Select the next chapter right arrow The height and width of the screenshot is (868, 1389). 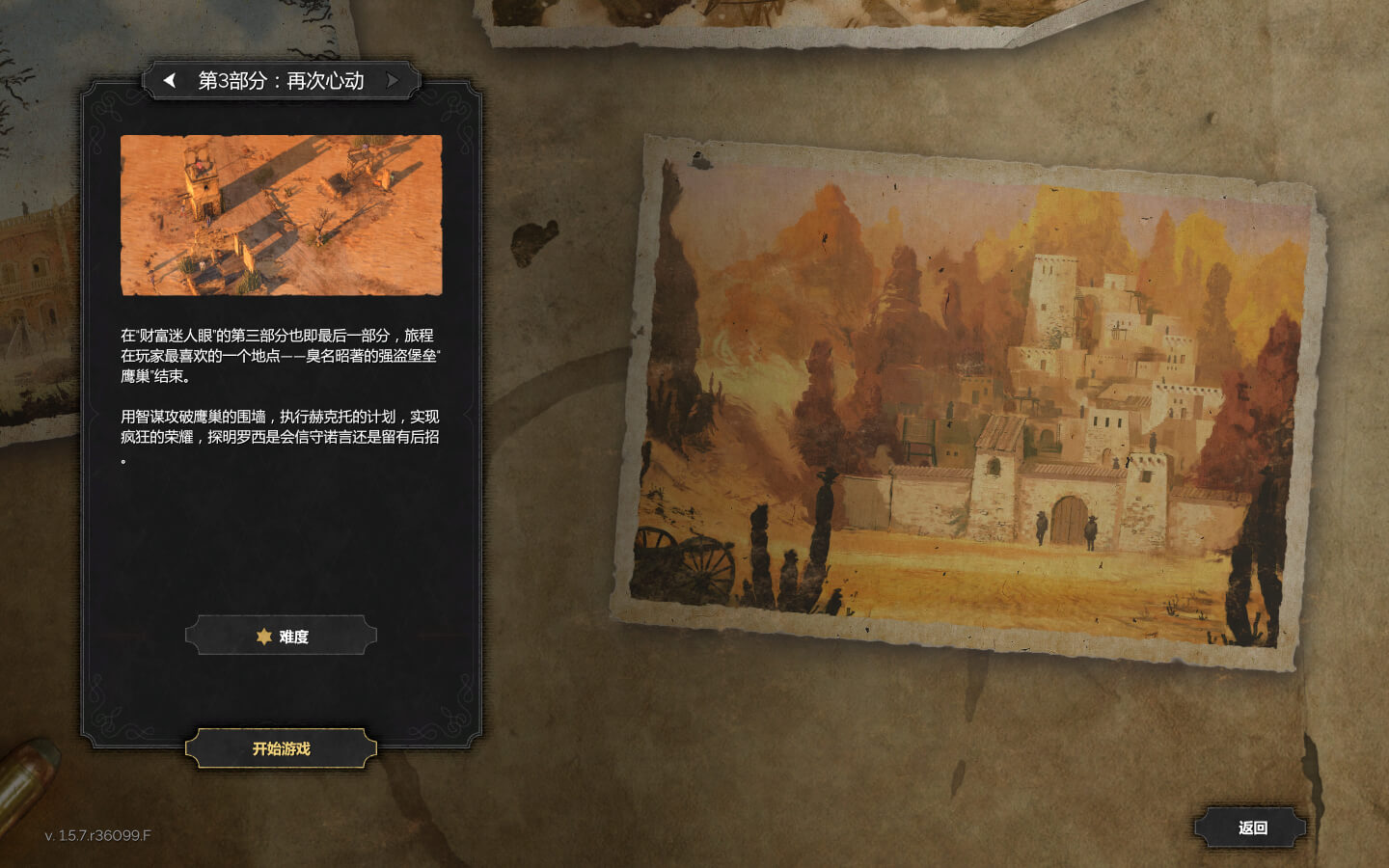click(393, 80)
